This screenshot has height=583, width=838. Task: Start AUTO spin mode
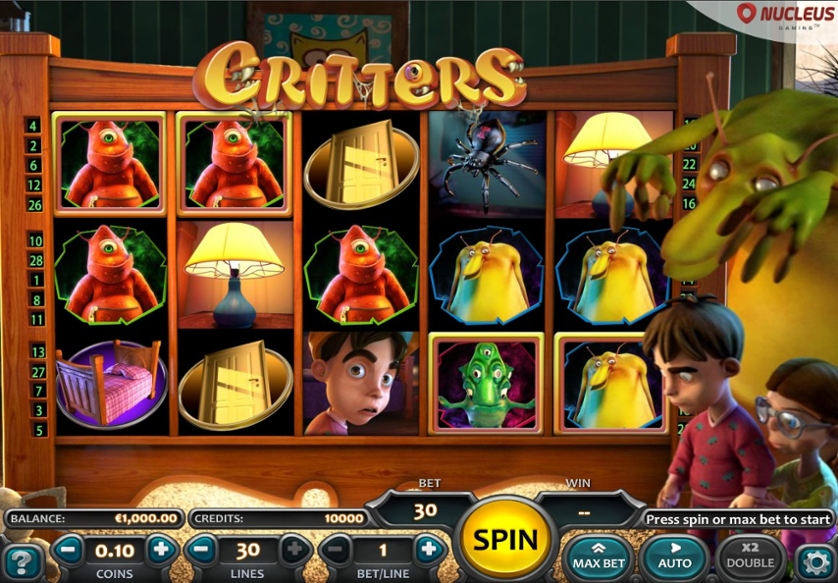point(676,556)
